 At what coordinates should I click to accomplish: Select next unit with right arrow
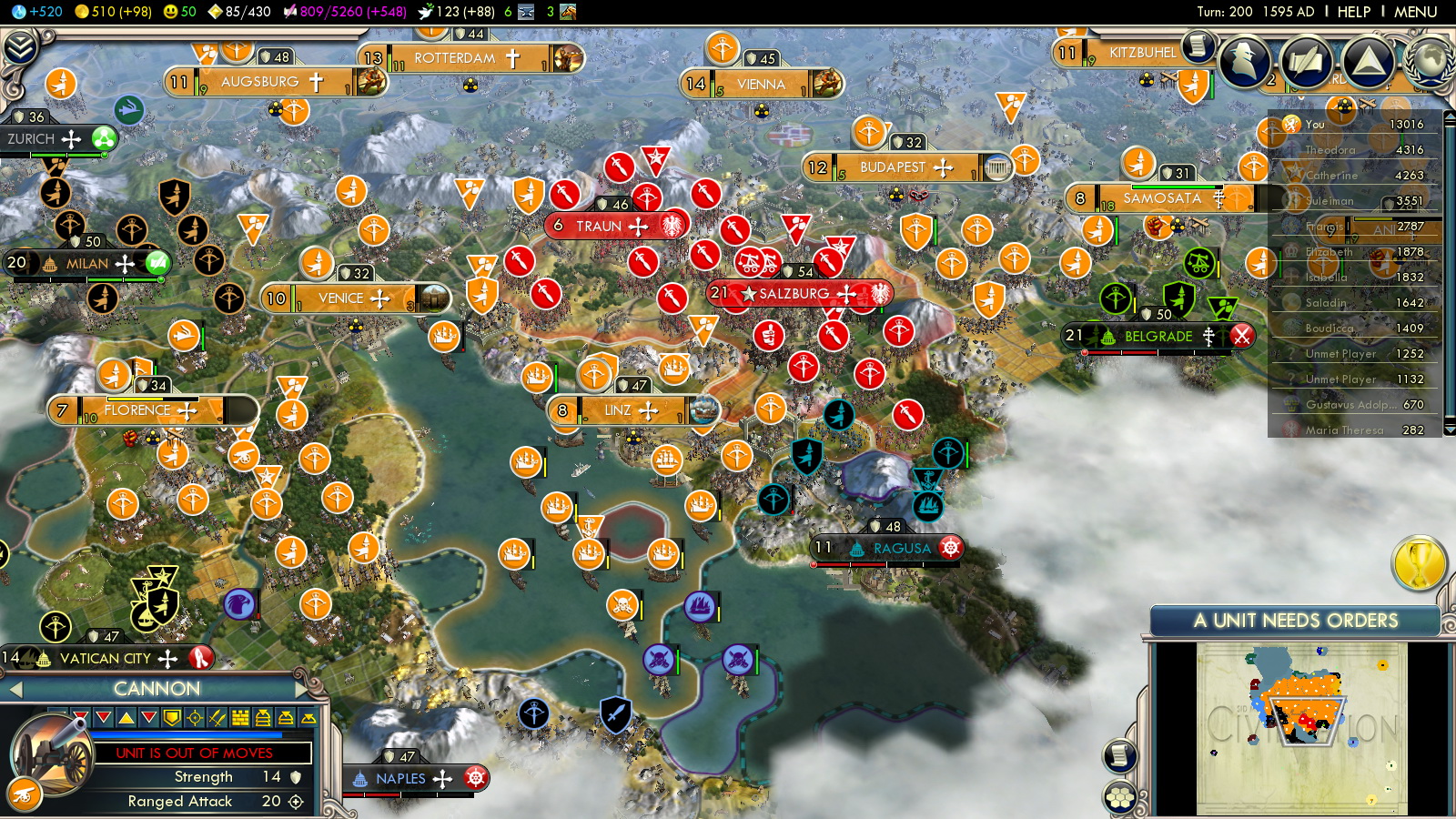click(302, 689)
